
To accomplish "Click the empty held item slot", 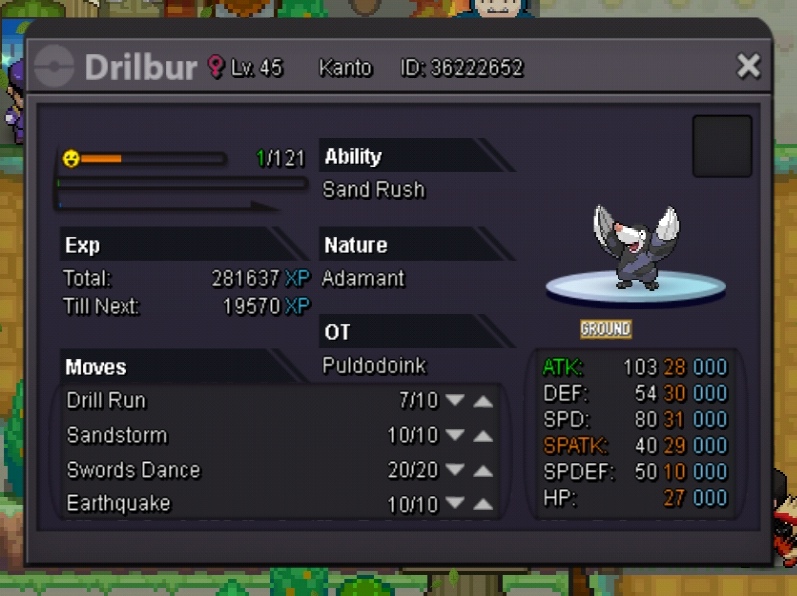I will [722, 146].
